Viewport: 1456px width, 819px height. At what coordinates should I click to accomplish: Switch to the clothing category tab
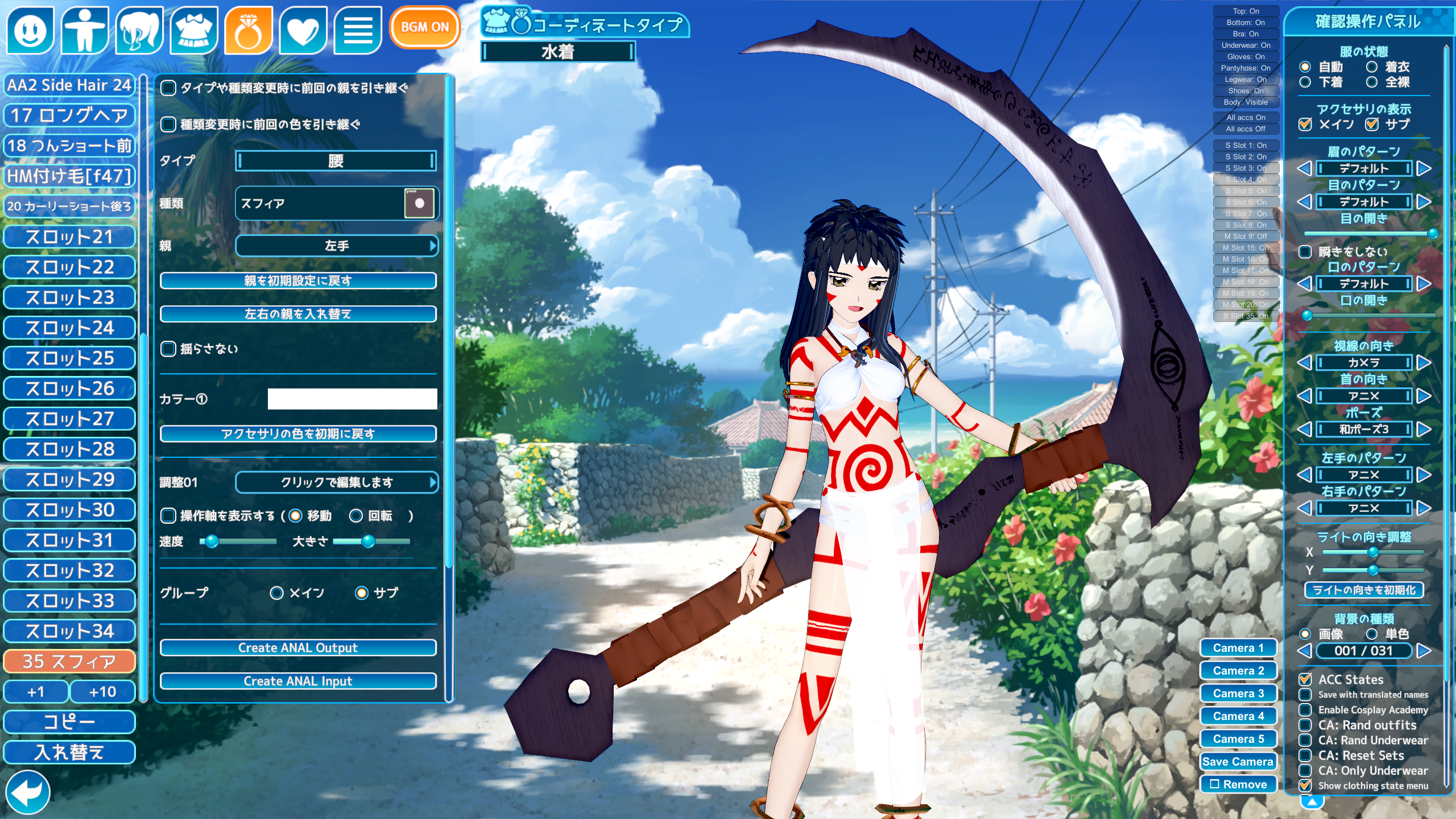coord(193,30)
